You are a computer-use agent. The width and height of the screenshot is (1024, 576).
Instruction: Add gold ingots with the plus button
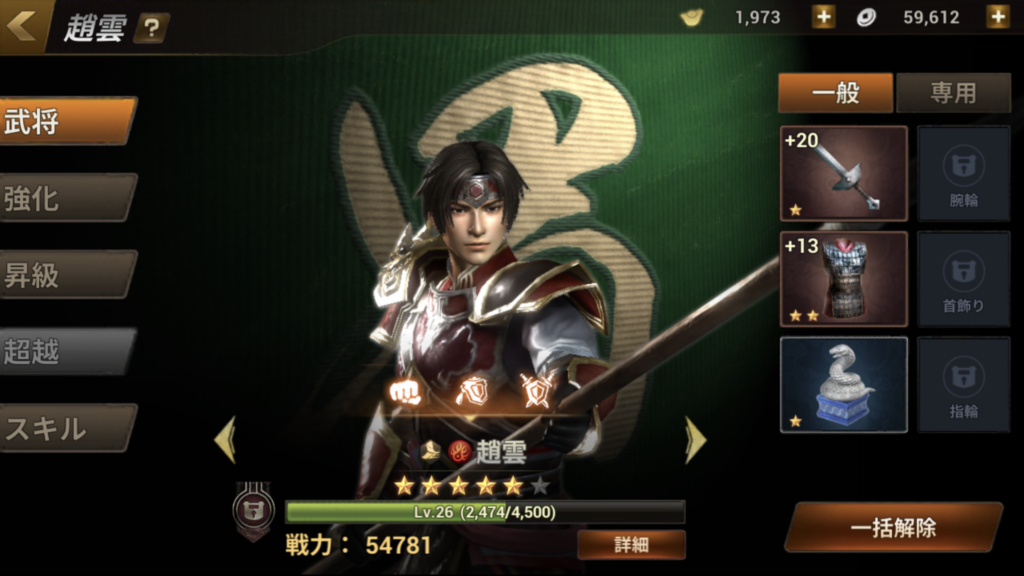822,17
